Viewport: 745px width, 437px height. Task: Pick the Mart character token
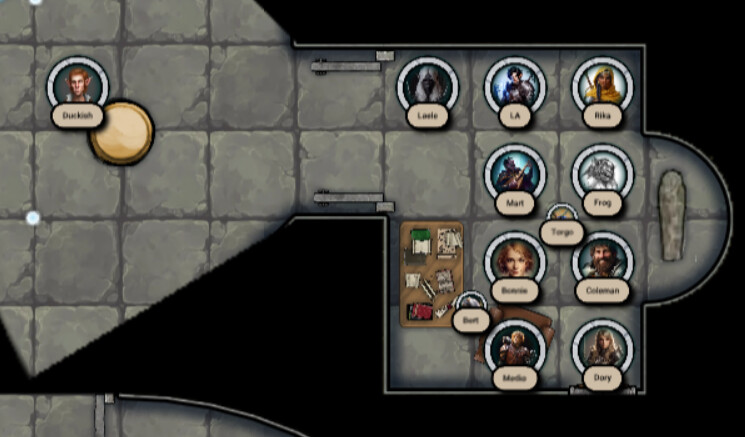tap(514, 175)
